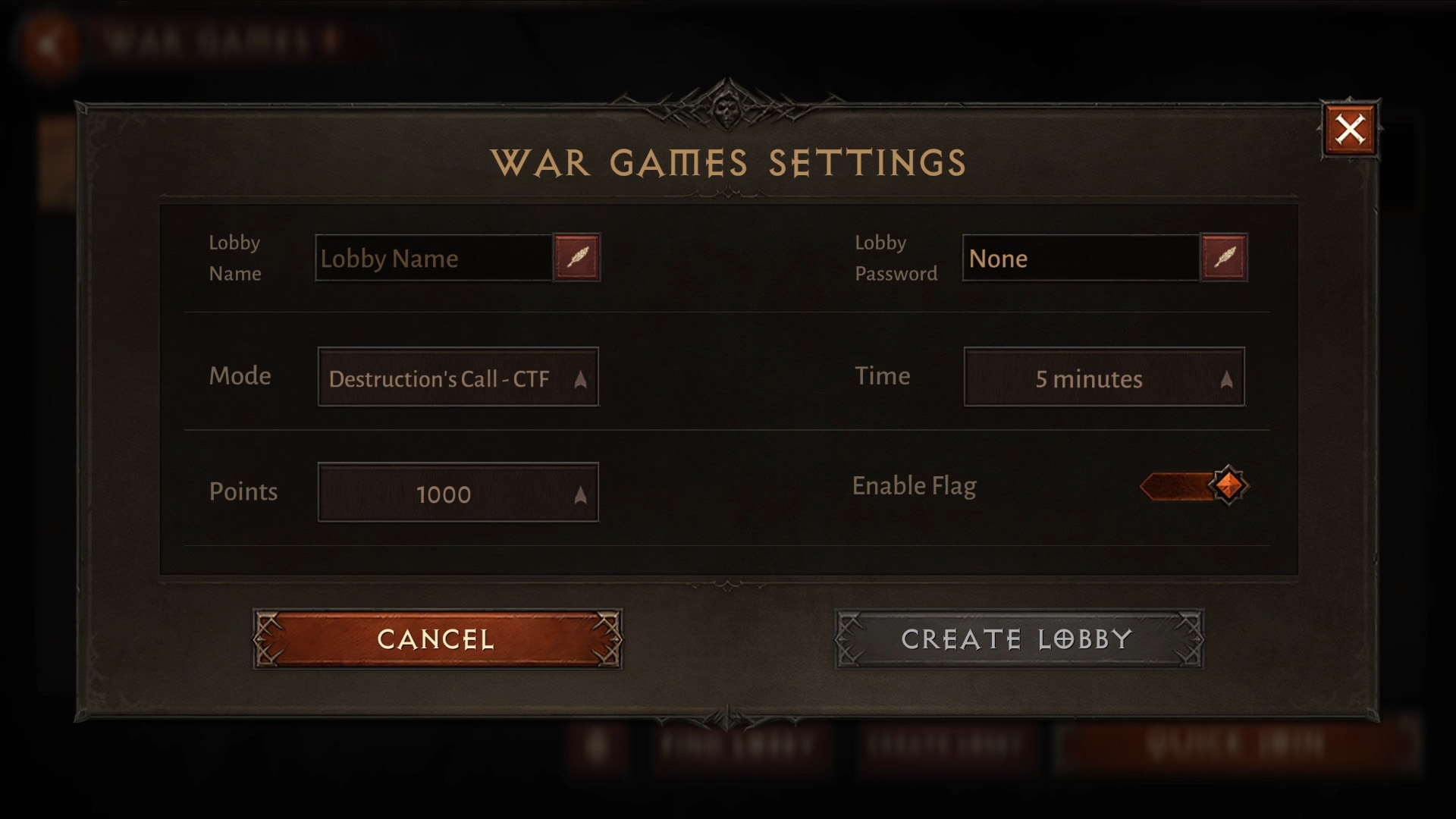Toggle the Enable Flag switch
Screen dimensions: 1456x819
(1194, 485)
